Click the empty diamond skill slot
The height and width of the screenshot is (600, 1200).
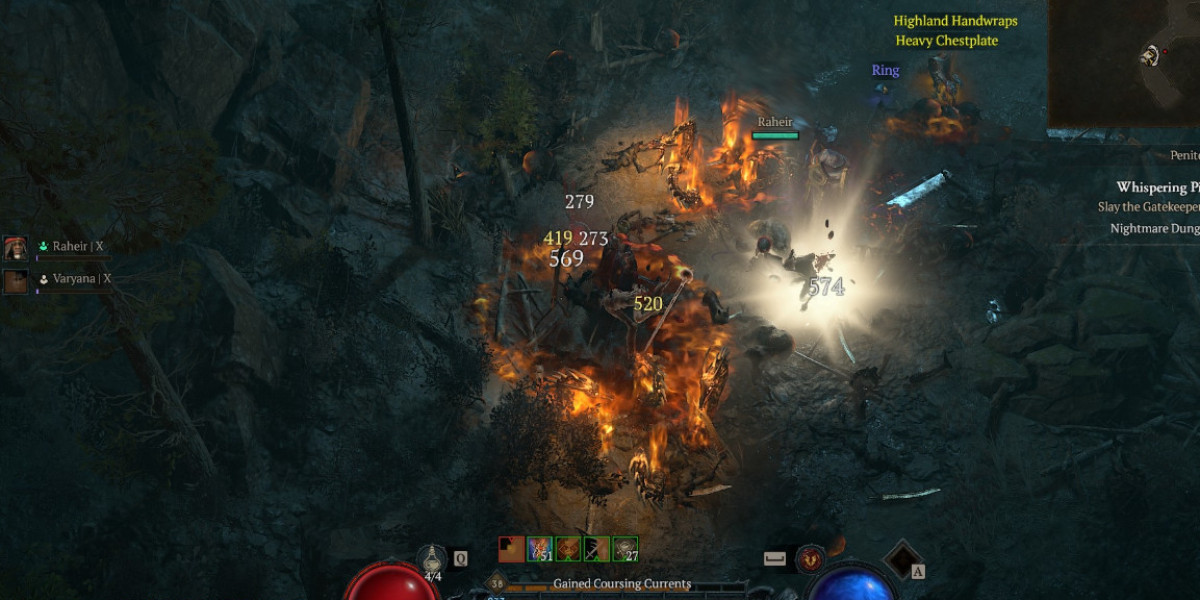pos(904,560)
